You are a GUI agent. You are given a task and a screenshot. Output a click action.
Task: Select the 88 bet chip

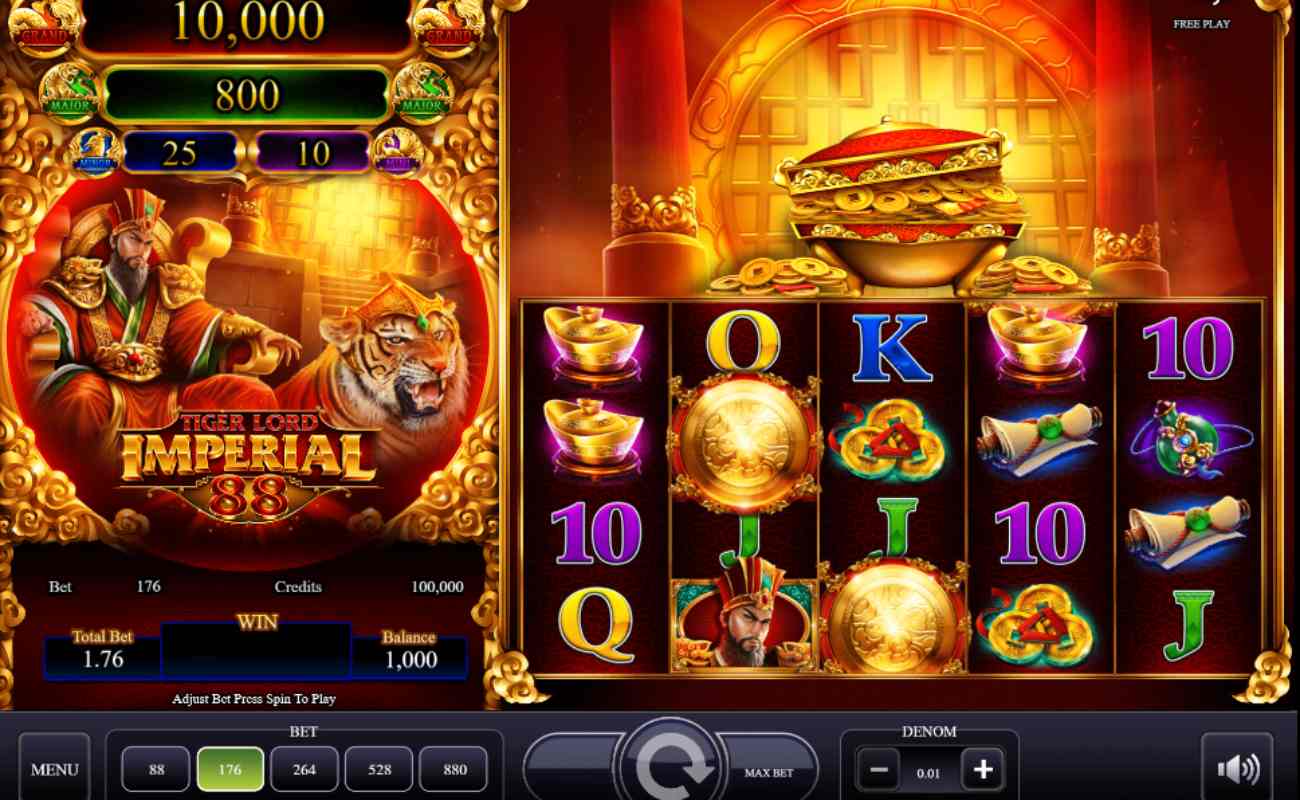point(156,768)
